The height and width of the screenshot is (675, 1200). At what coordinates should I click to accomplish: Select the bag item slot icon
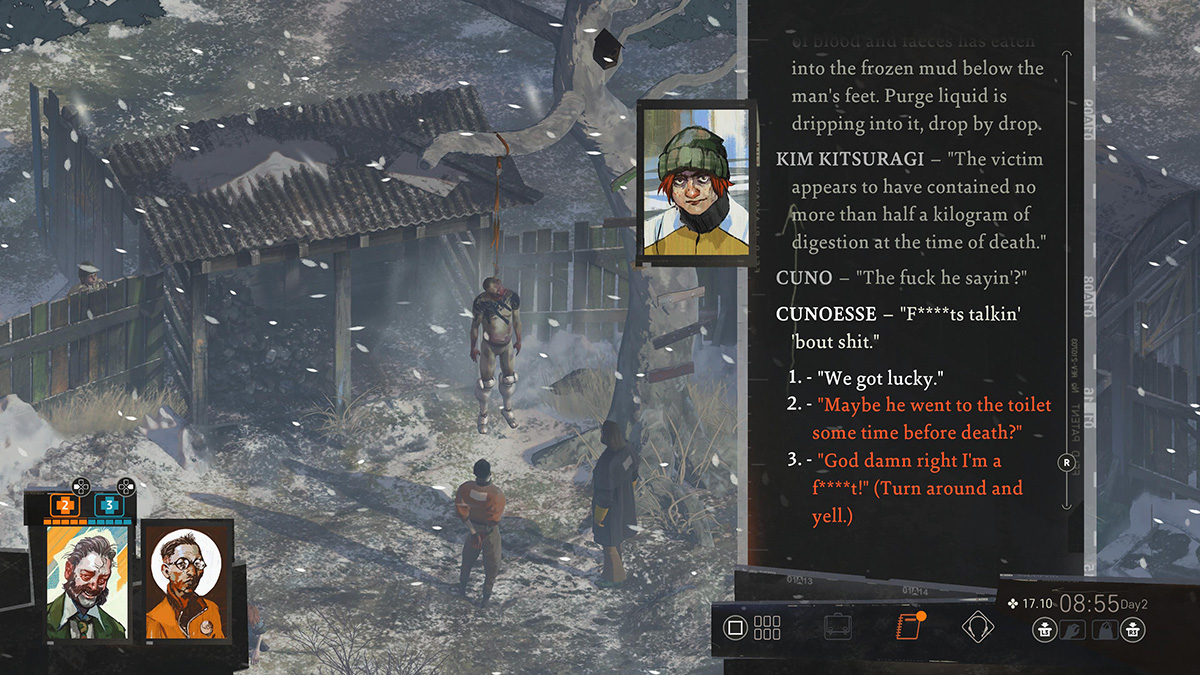point(1103,630)
